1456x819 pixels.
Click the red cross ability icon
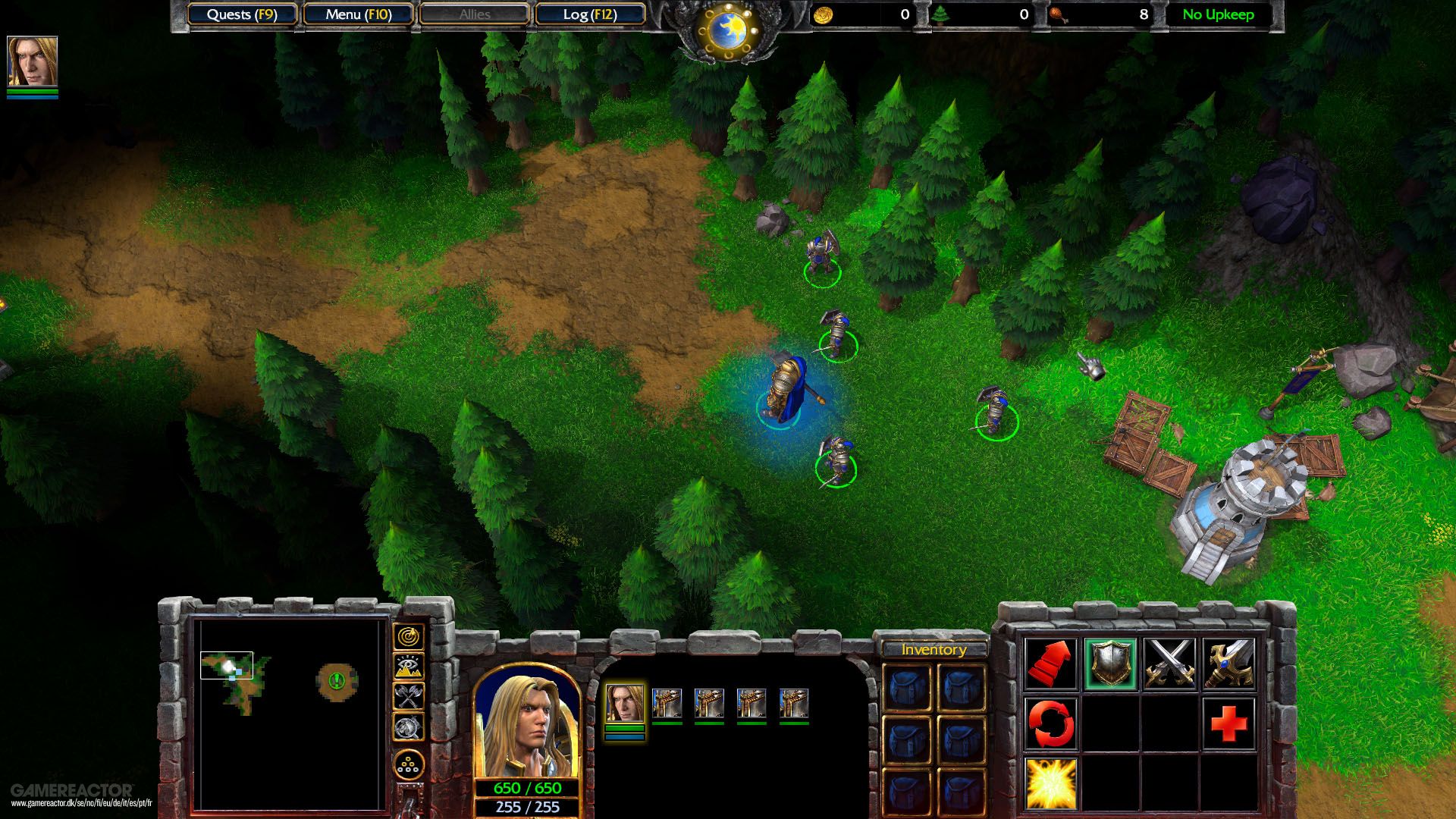[1228, 723]
